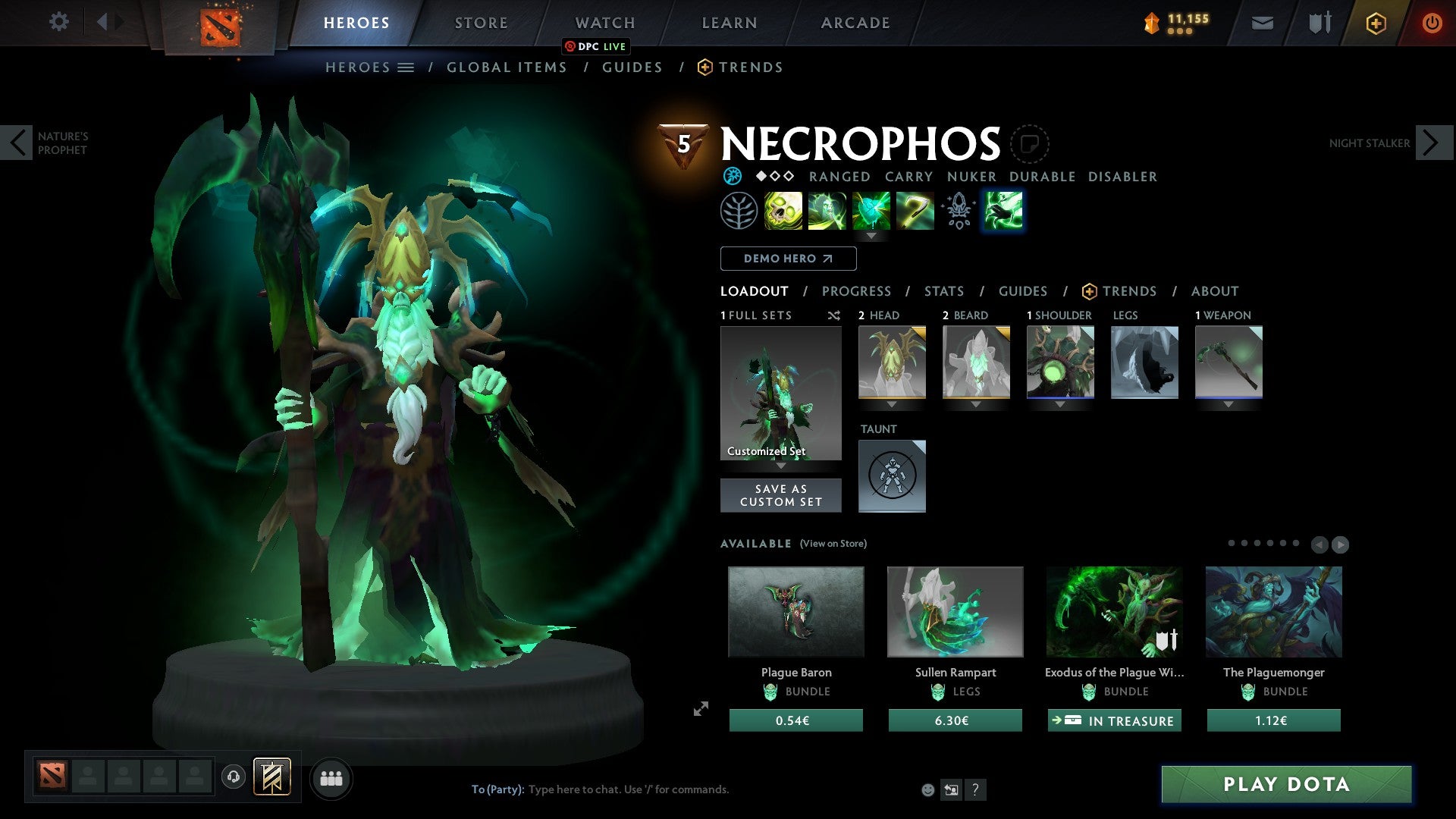View the Ghost Shroud ability icon
The width and height of the screenshot is (1456, 819).
pos(827,211)
